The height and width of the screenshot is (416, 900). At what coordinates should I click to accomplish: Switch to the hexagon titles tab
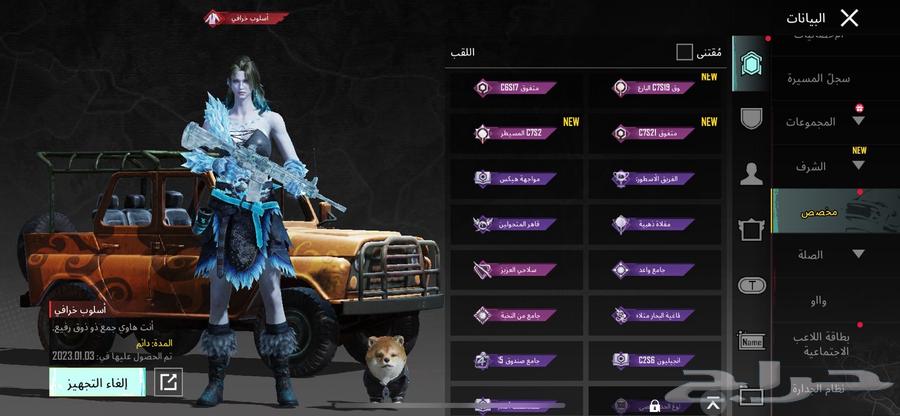click(x=750, y=66)
